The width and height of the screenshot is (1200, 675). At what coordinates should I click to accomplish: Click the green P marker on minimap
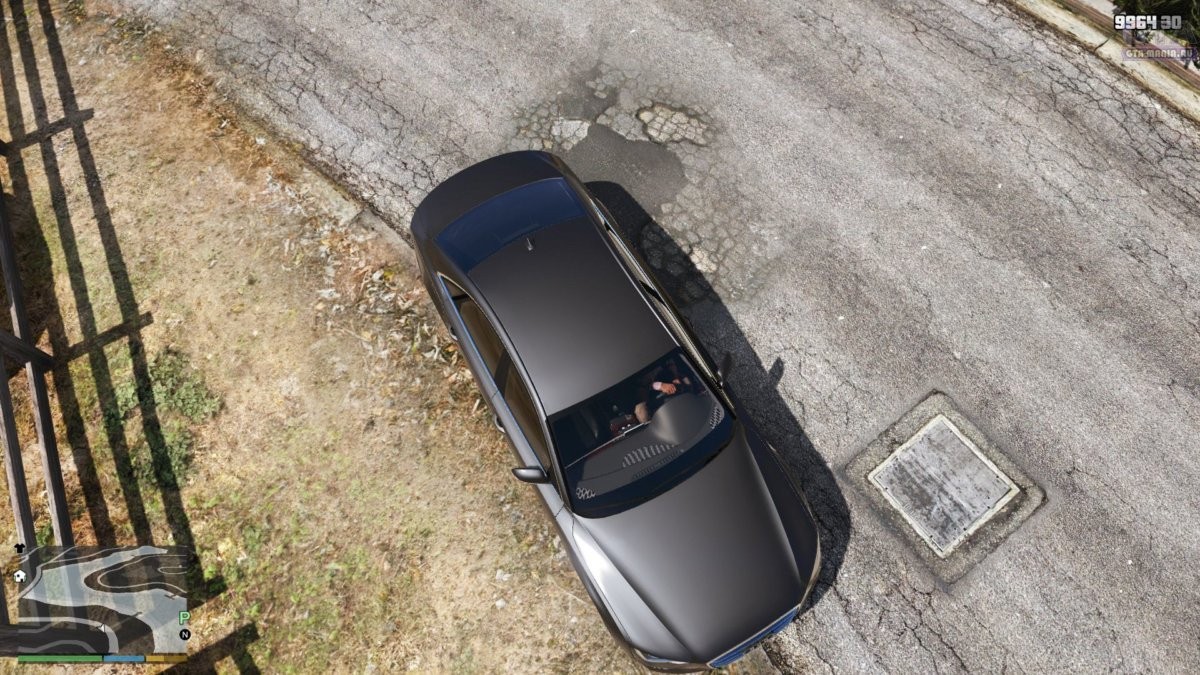(184, 618)
